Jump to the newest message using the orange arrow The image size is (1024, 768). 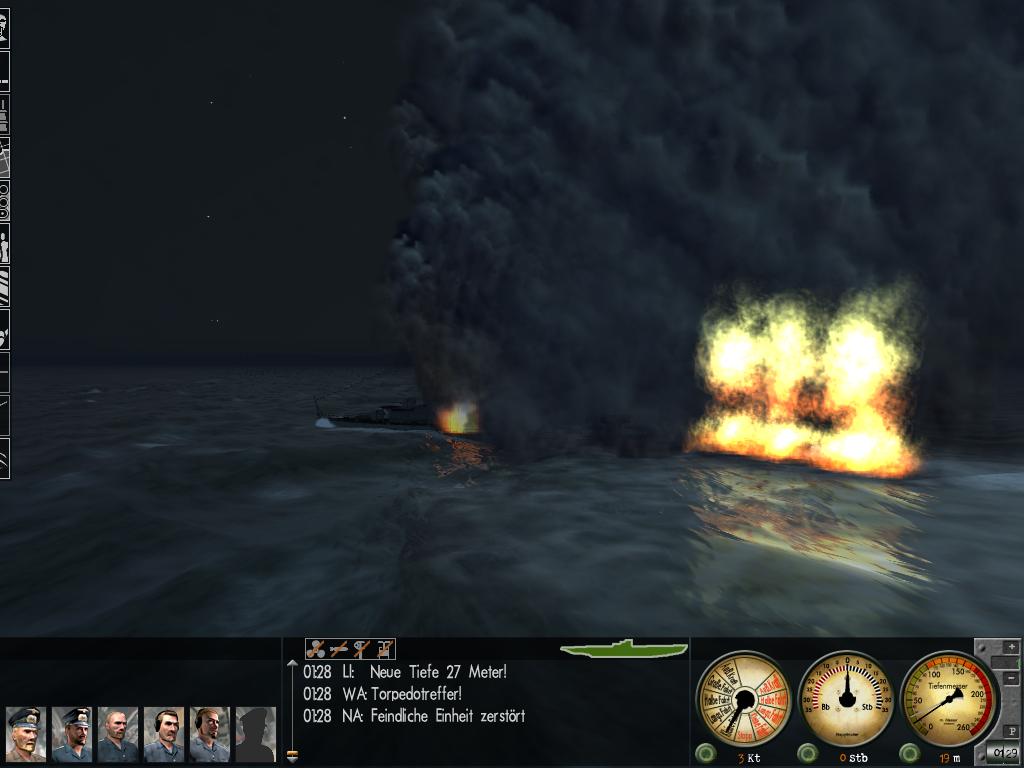tap(292, 756)
